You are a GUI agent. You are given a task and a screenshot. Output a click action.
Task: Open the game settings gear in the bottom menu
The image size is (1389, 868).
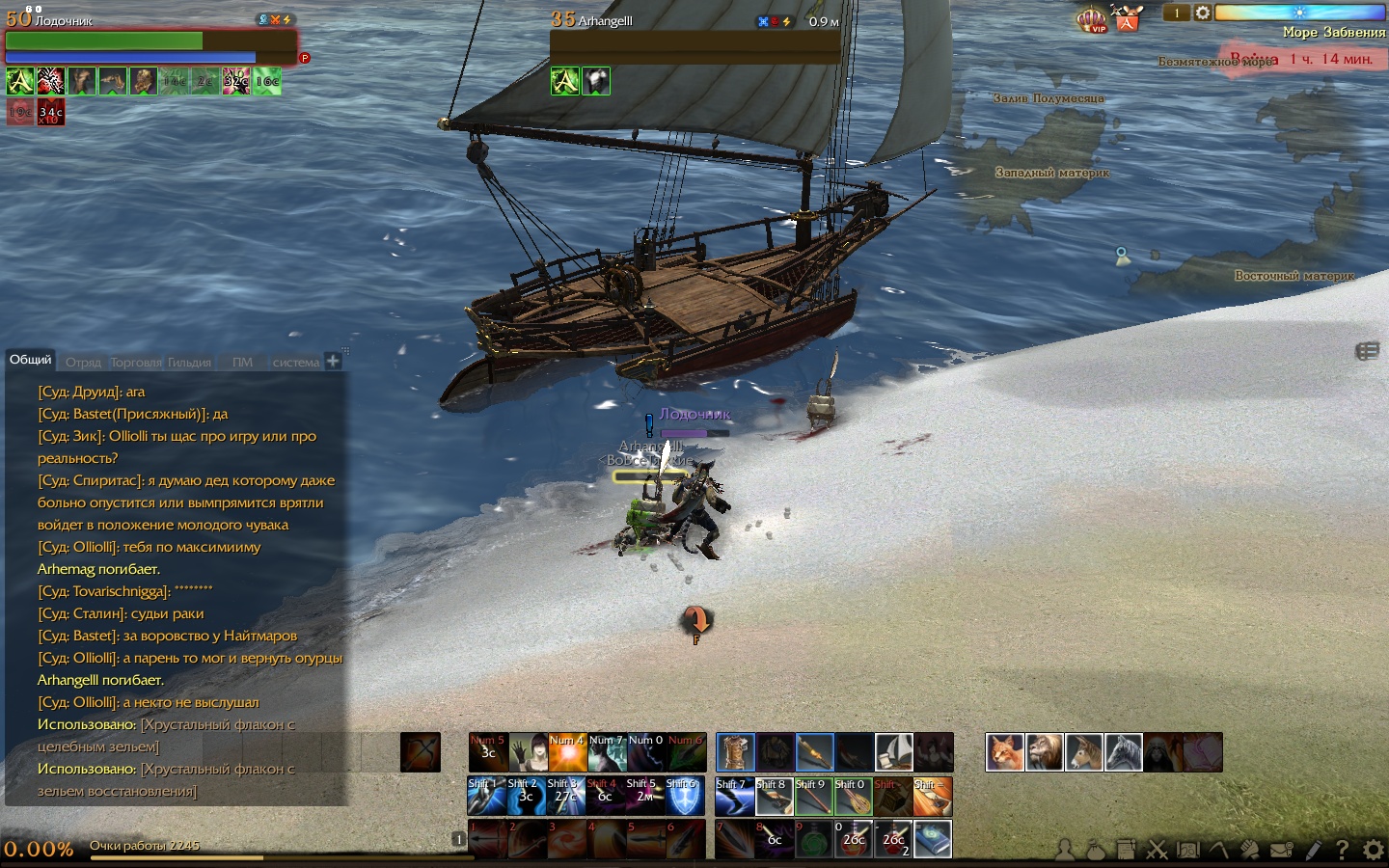[x=1373, y=850]
